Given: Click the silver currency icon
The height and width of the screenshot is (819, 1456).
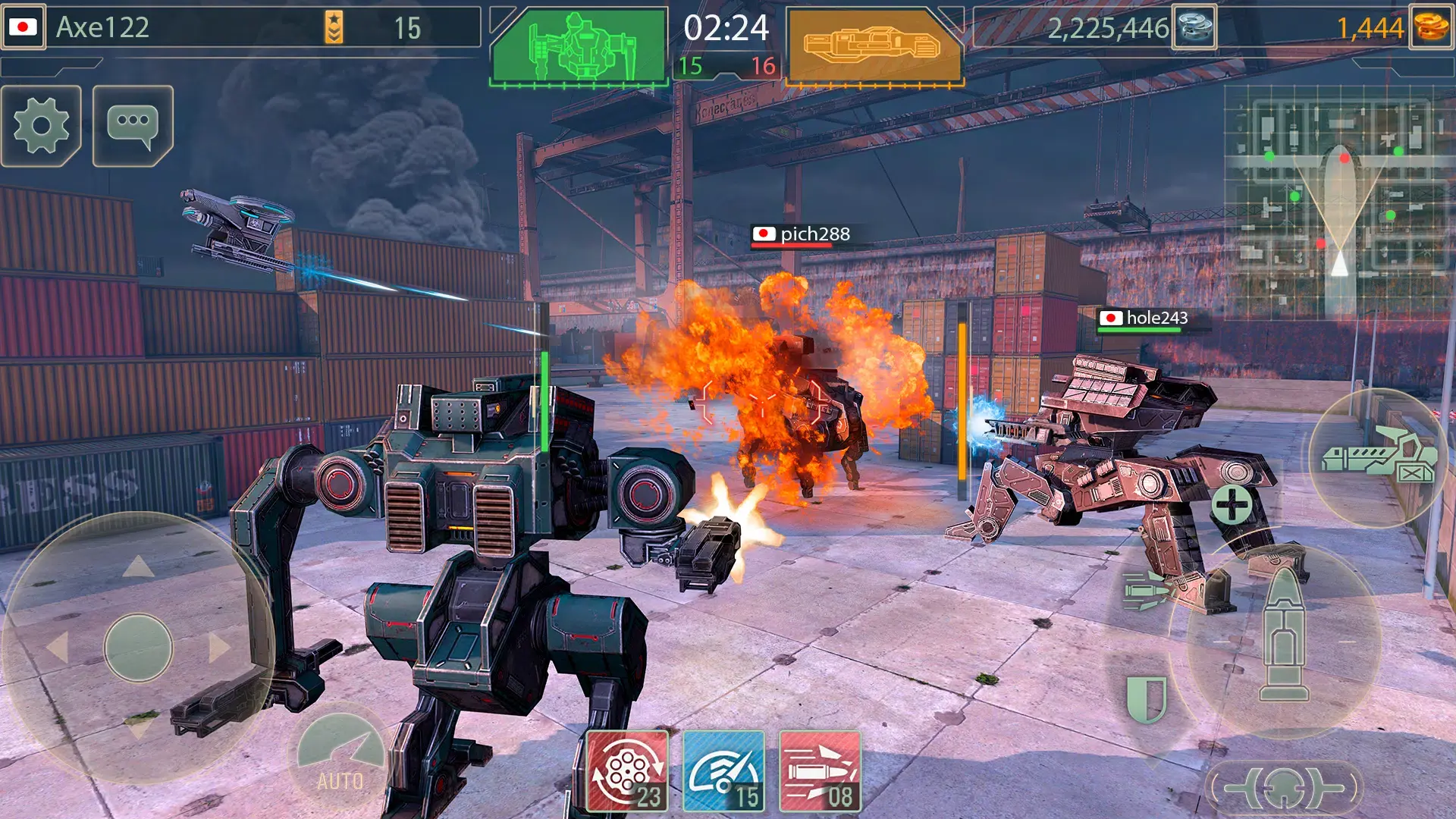Looking at the screenshot, I should pos(1194,27).
